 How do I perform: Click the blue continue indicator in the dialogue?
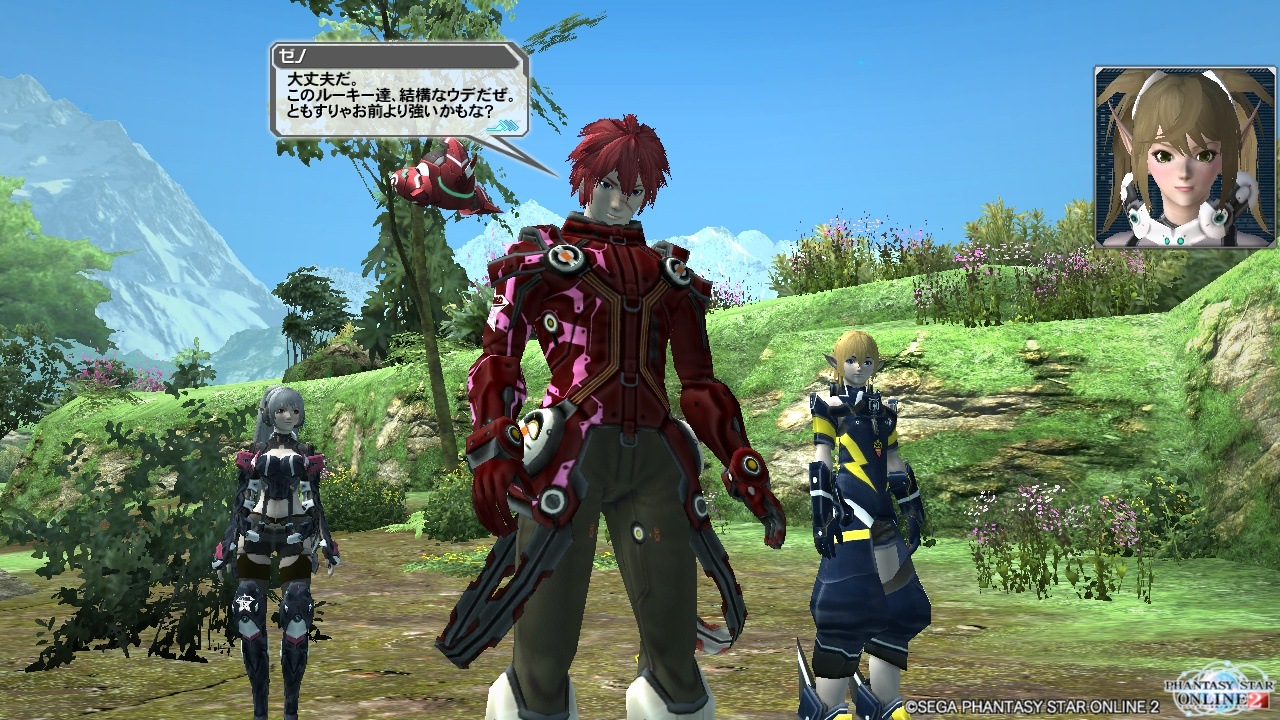point(509,125)
